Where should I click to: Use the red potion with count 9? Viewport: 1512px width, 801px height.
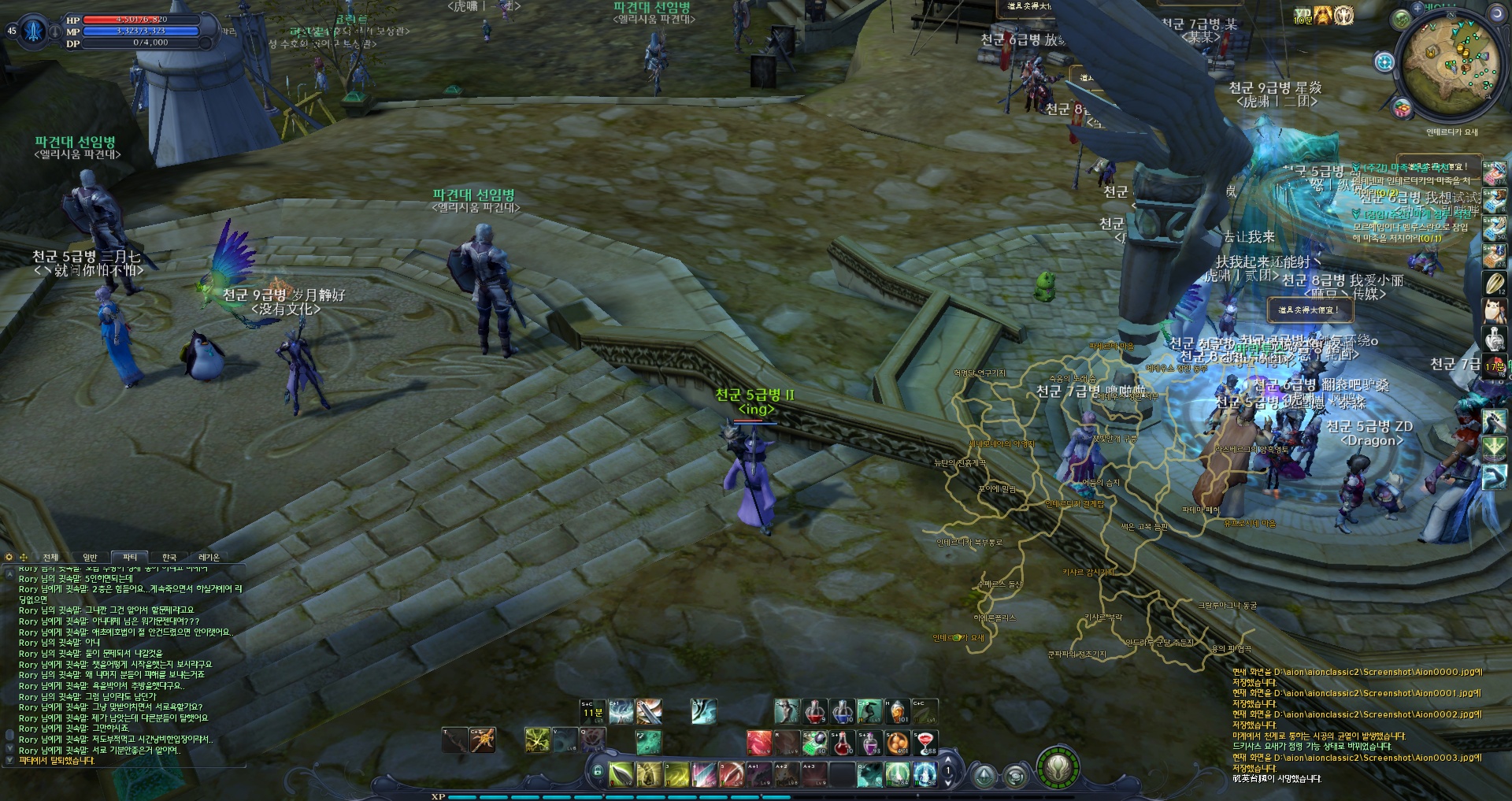815,712
